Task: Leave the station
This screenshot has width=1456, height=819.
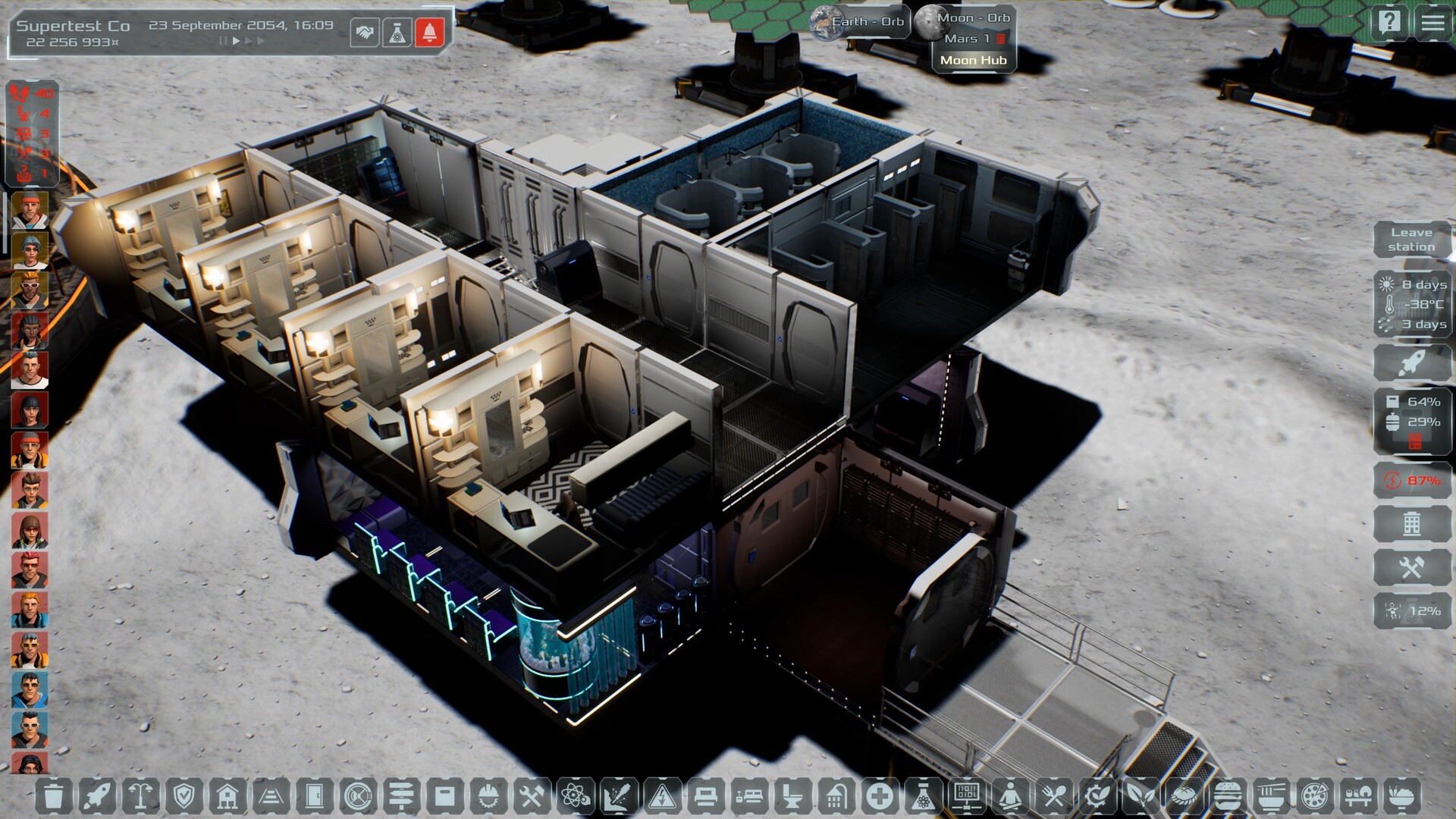Action: pyautogui.click(x=1411, y=240)
